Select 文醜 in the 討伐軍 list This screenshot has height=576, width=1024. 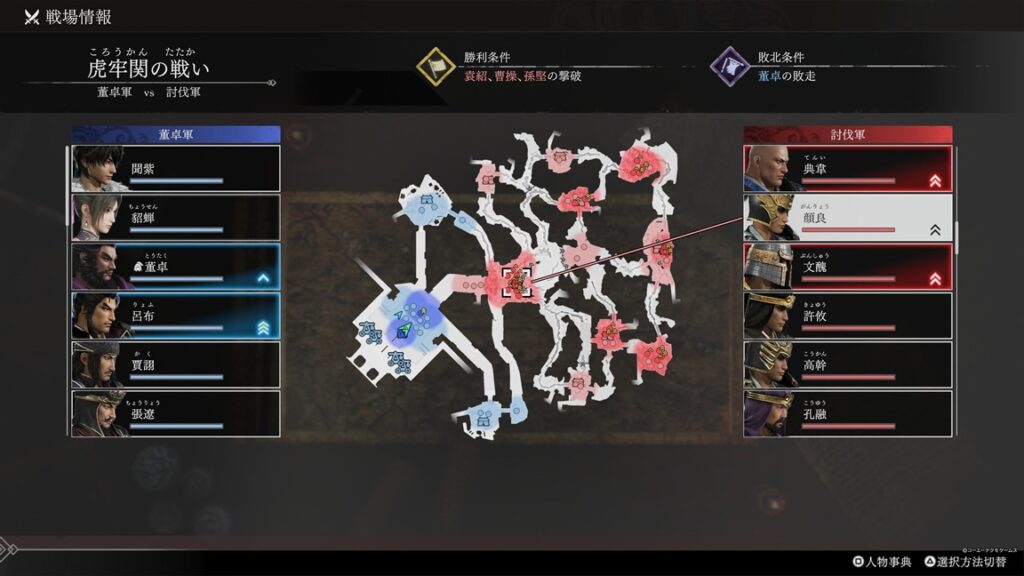[x=848, y=266]
